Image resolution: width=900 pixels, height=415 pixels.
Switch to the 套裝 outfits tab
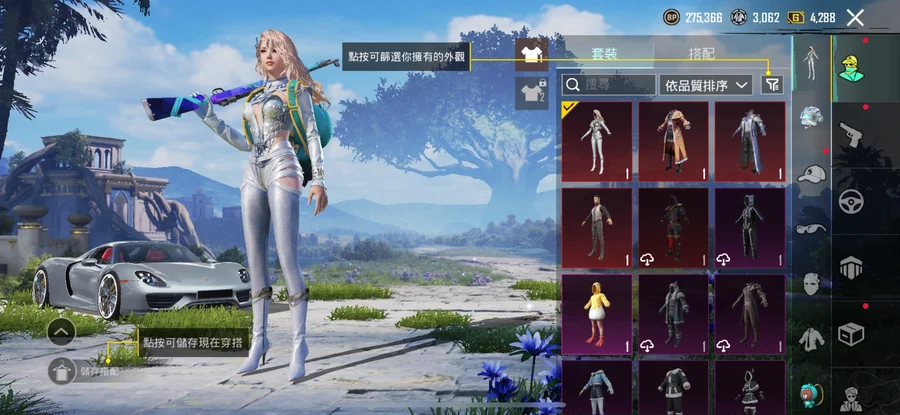[x=604, y=52]
